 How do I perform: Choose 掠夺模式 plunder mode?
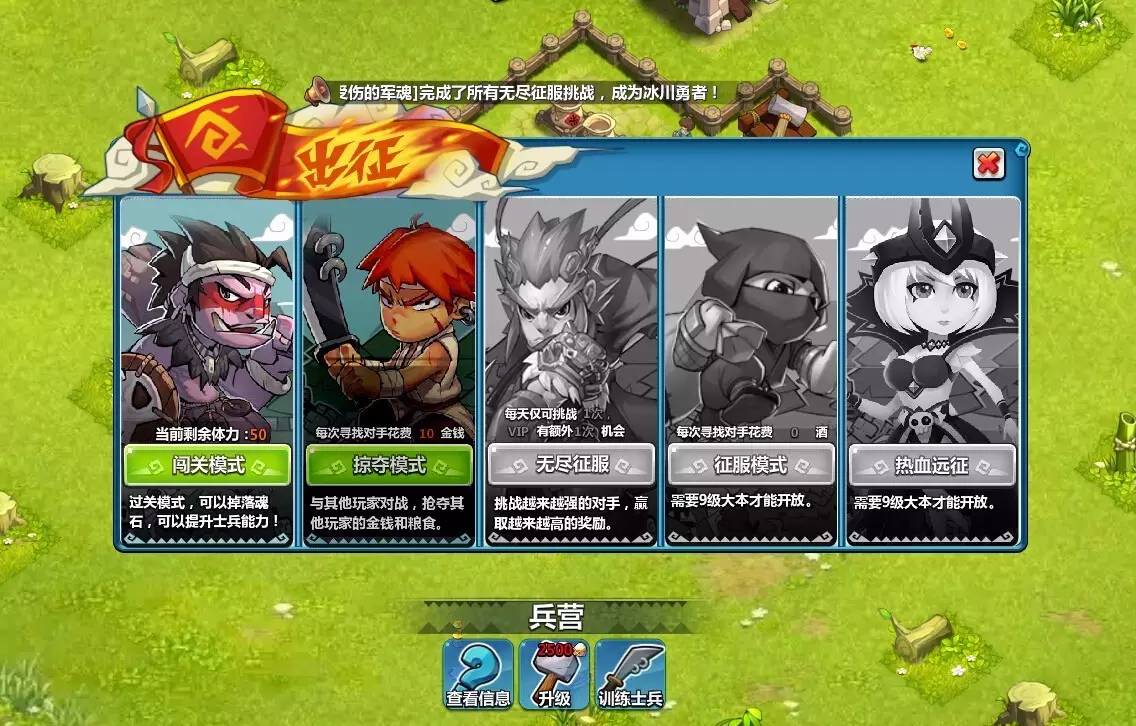(389, 465)
